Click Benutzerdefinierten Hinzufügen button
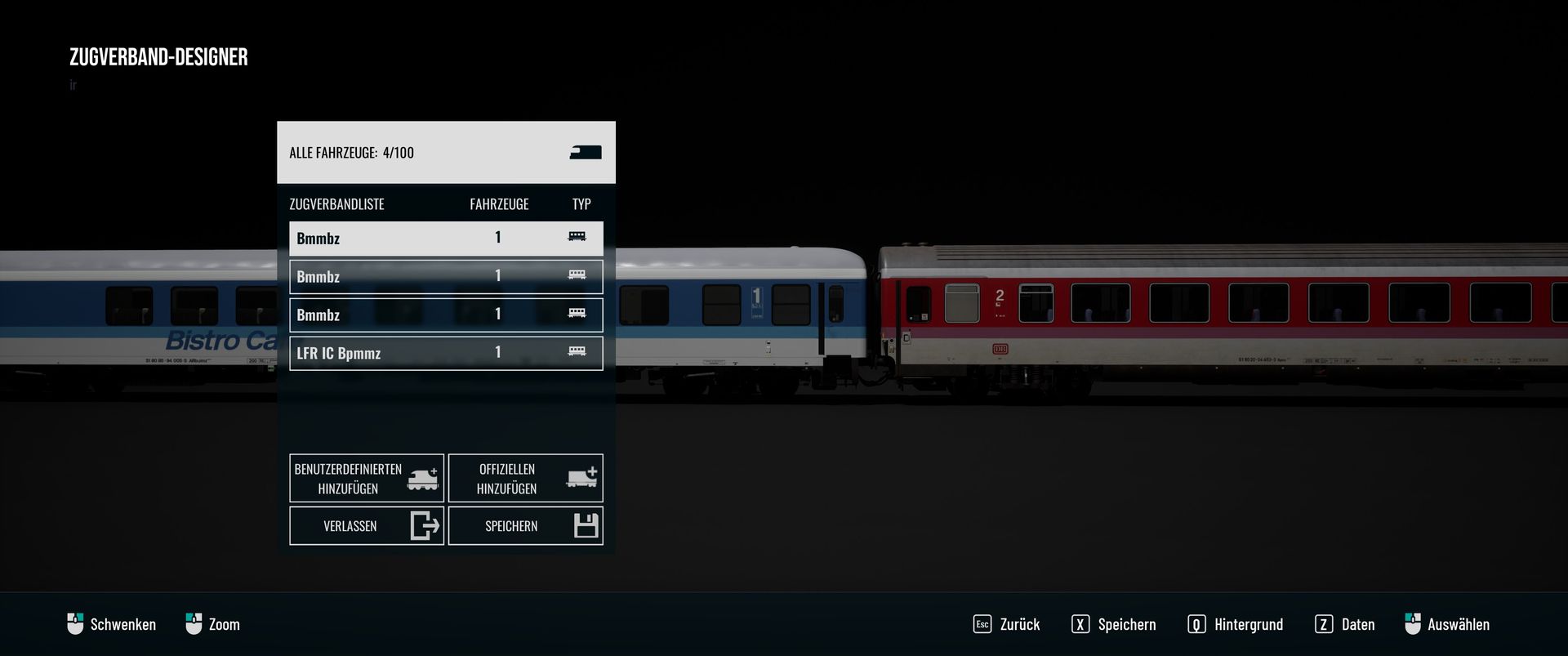Screen dimensions: 1568x656 tap(367, 478)
